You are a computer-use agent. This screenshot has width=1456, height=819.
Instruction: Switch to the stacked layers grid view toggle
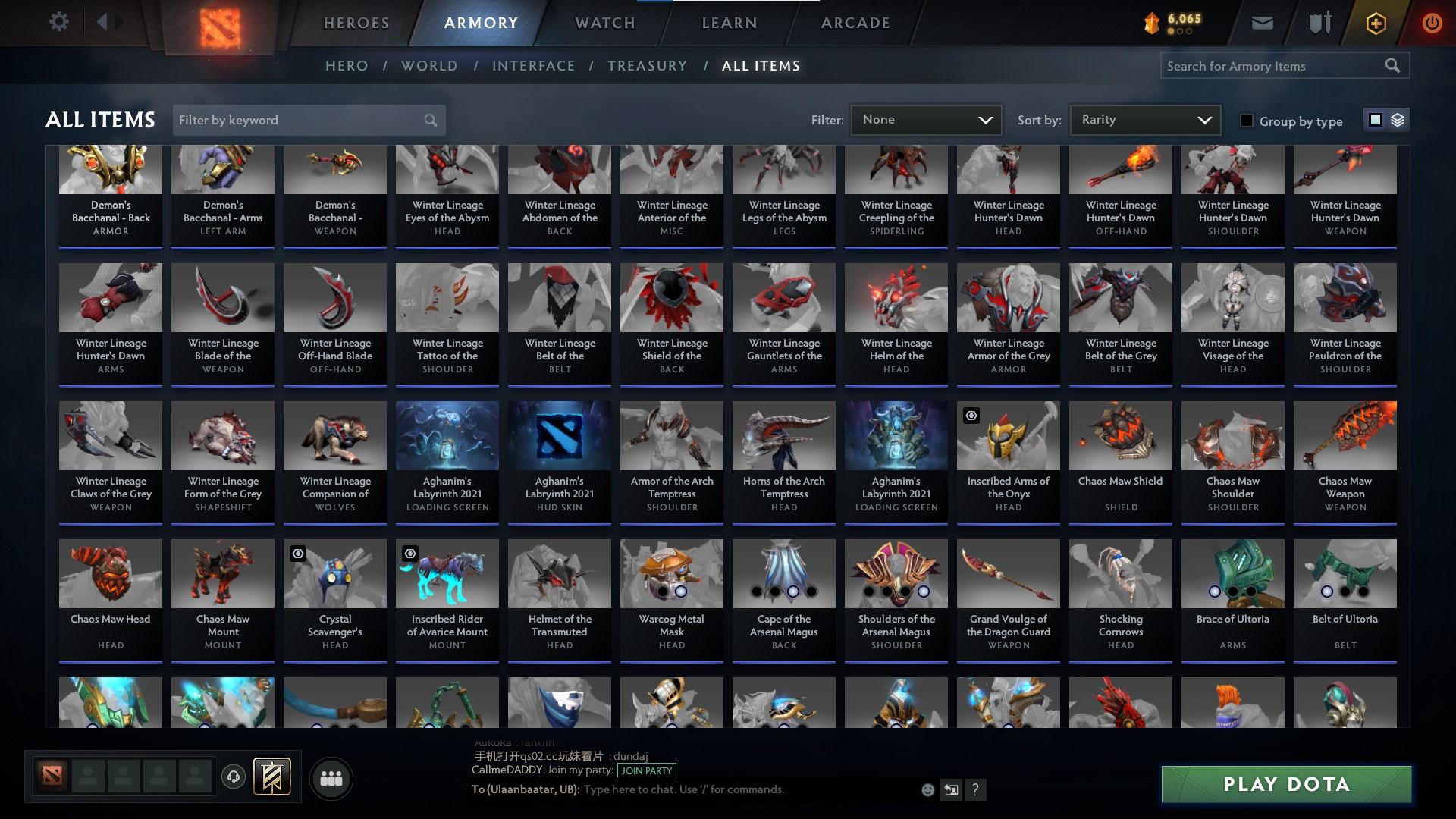[1398, 120]
